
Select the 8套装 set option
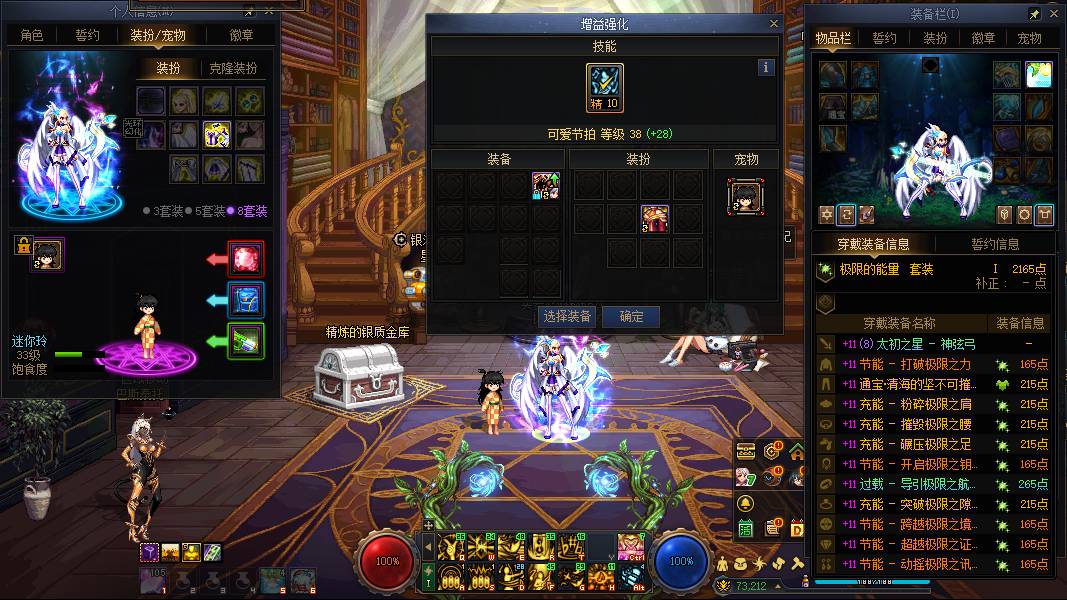(246, 211)
